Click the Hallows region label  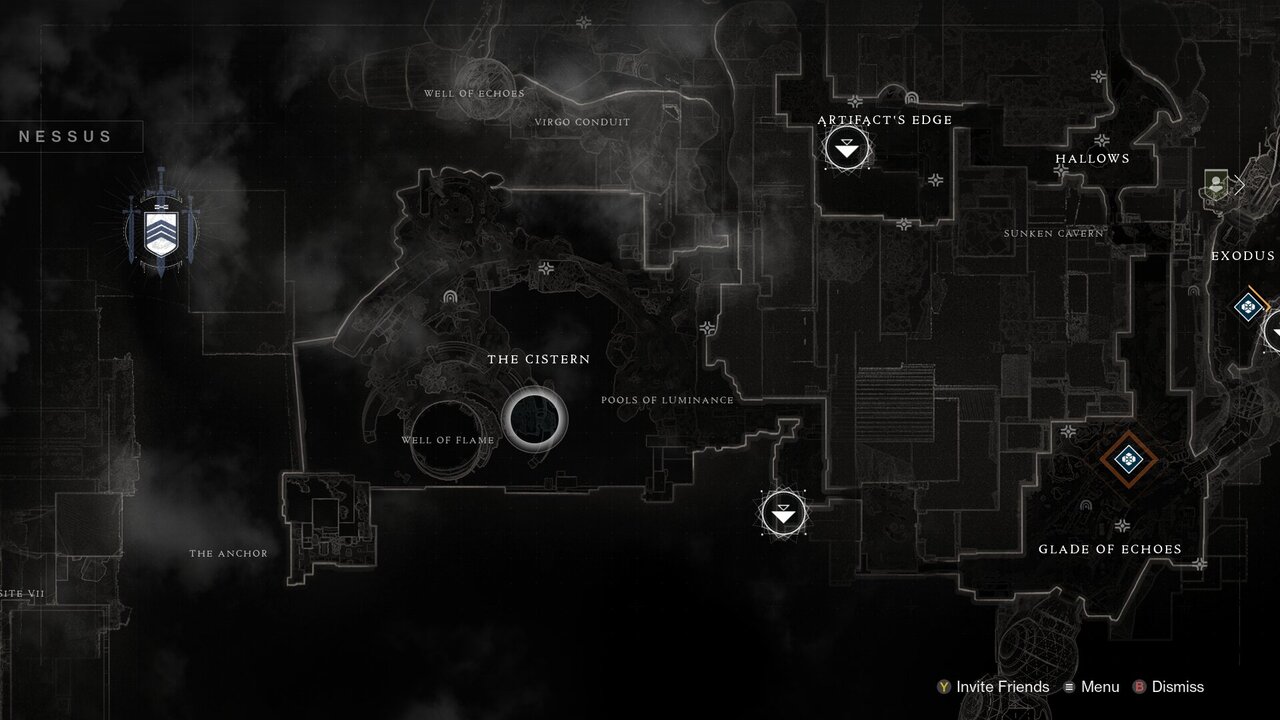click(x=1093, y=158)
